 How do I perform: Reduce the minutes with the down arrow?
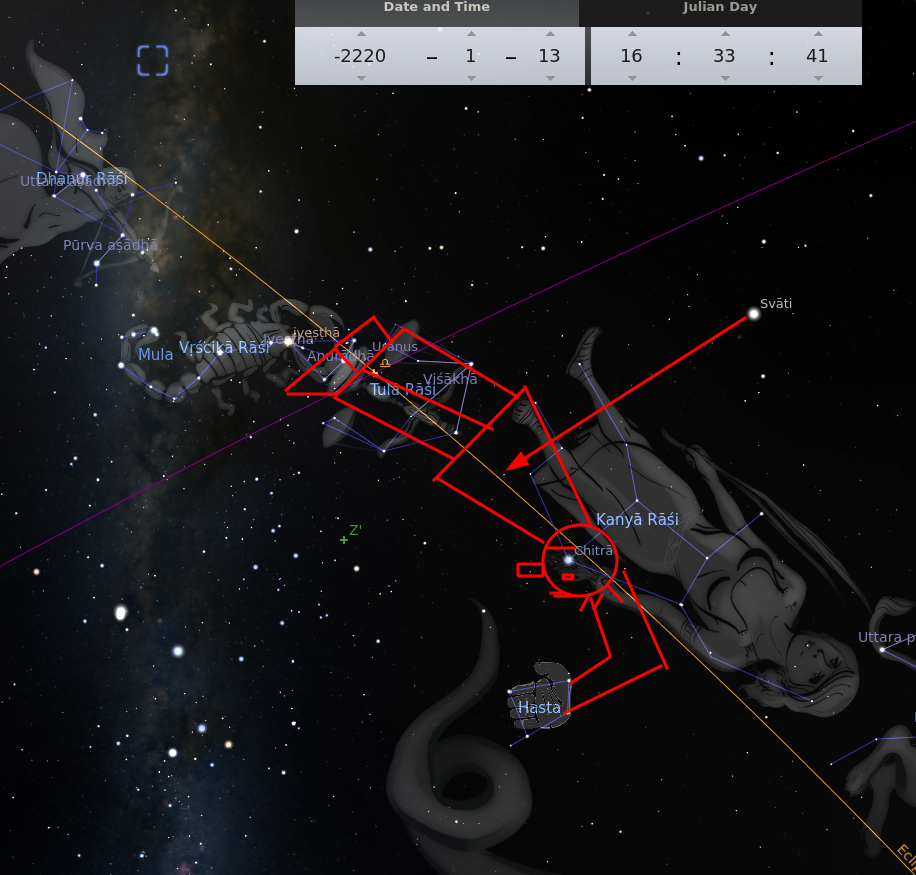click(x=724, y=78)
